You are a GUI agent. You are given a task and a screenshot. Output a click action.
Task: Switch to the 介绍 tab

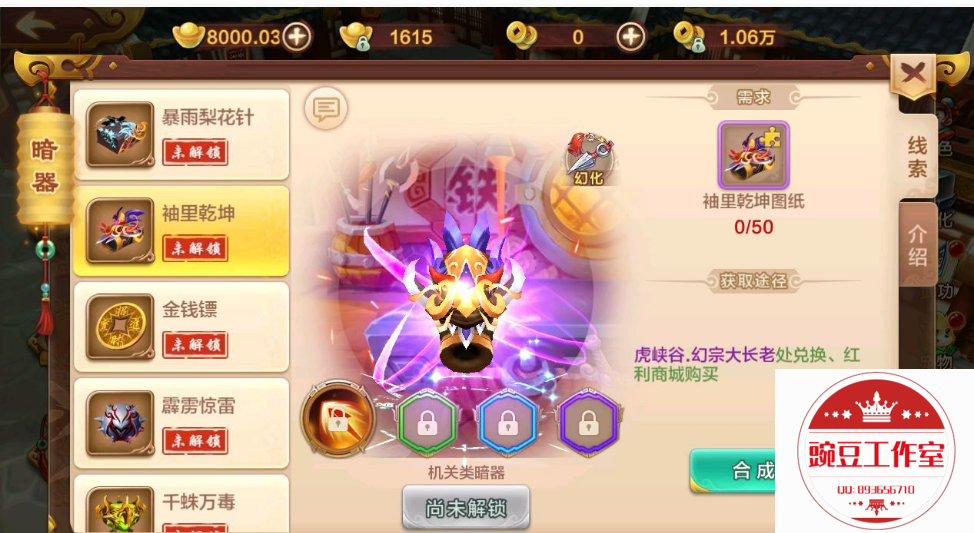click(917, 245)
